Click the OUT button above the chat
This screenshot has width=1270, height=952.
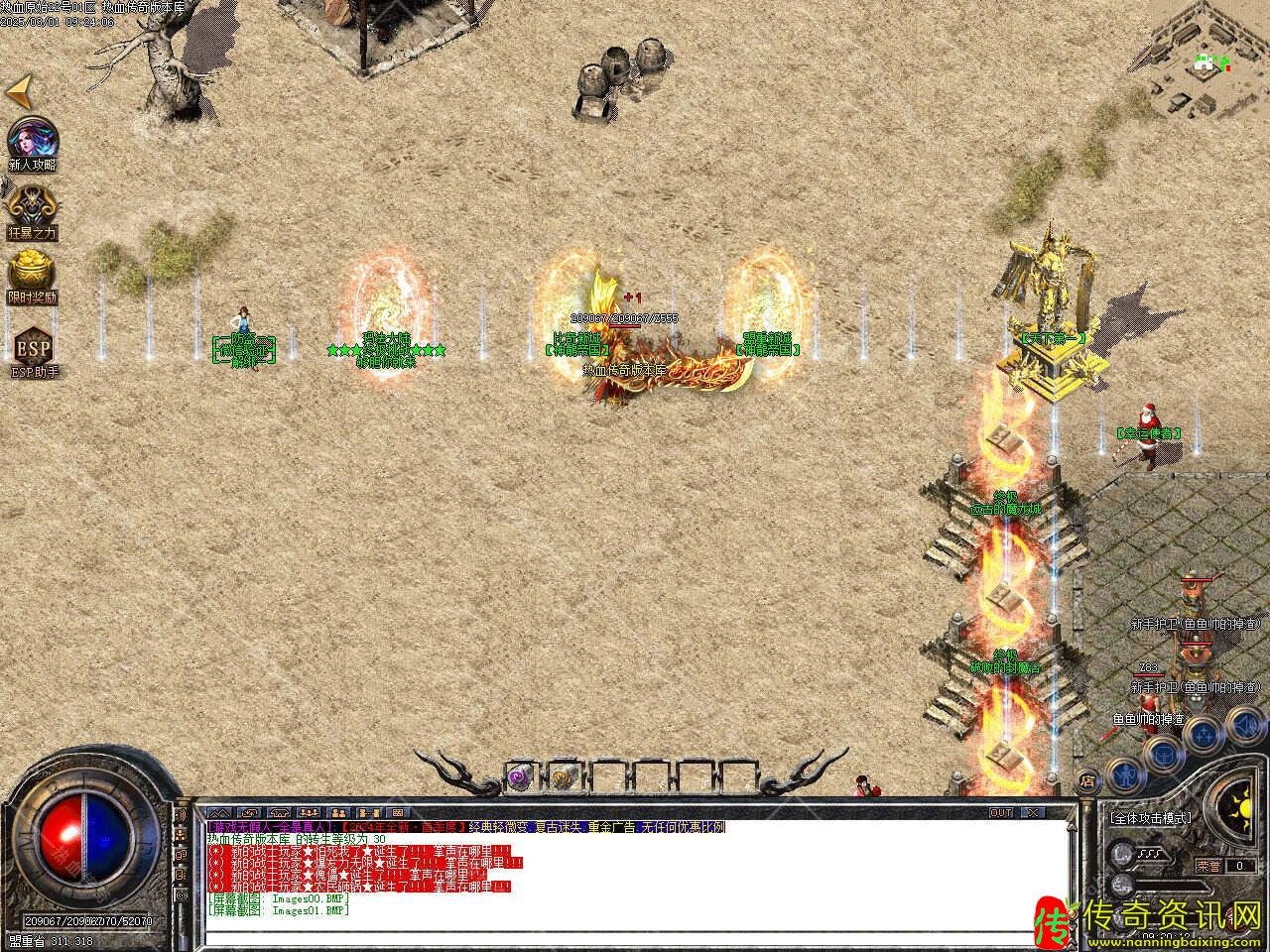(1001, 812)
